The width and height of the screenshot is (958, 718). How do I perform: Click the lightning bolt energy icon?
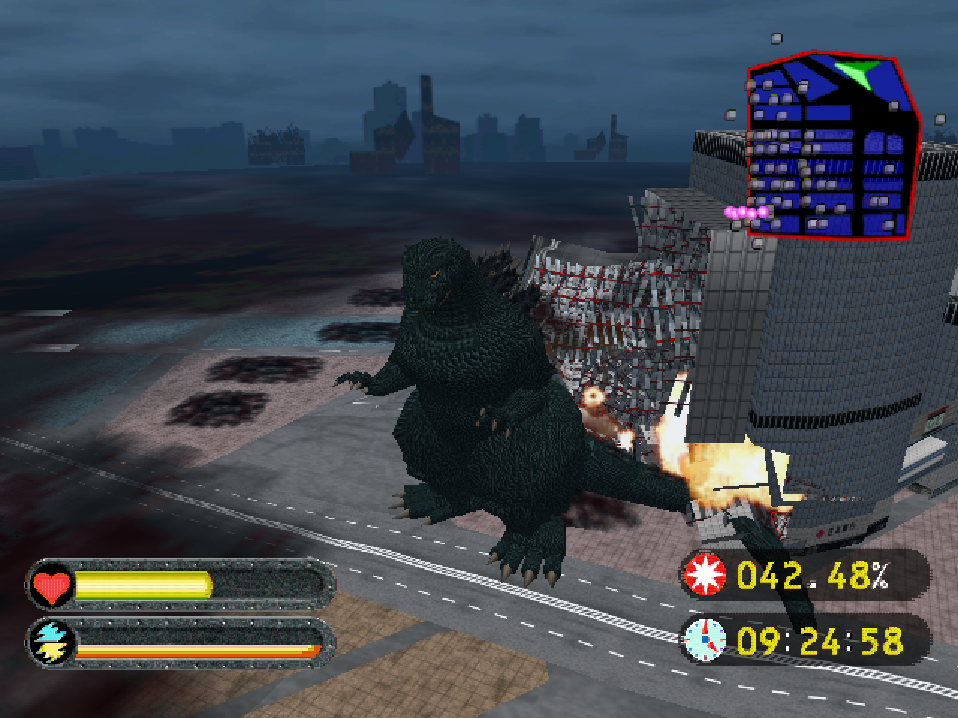point(49,642)
